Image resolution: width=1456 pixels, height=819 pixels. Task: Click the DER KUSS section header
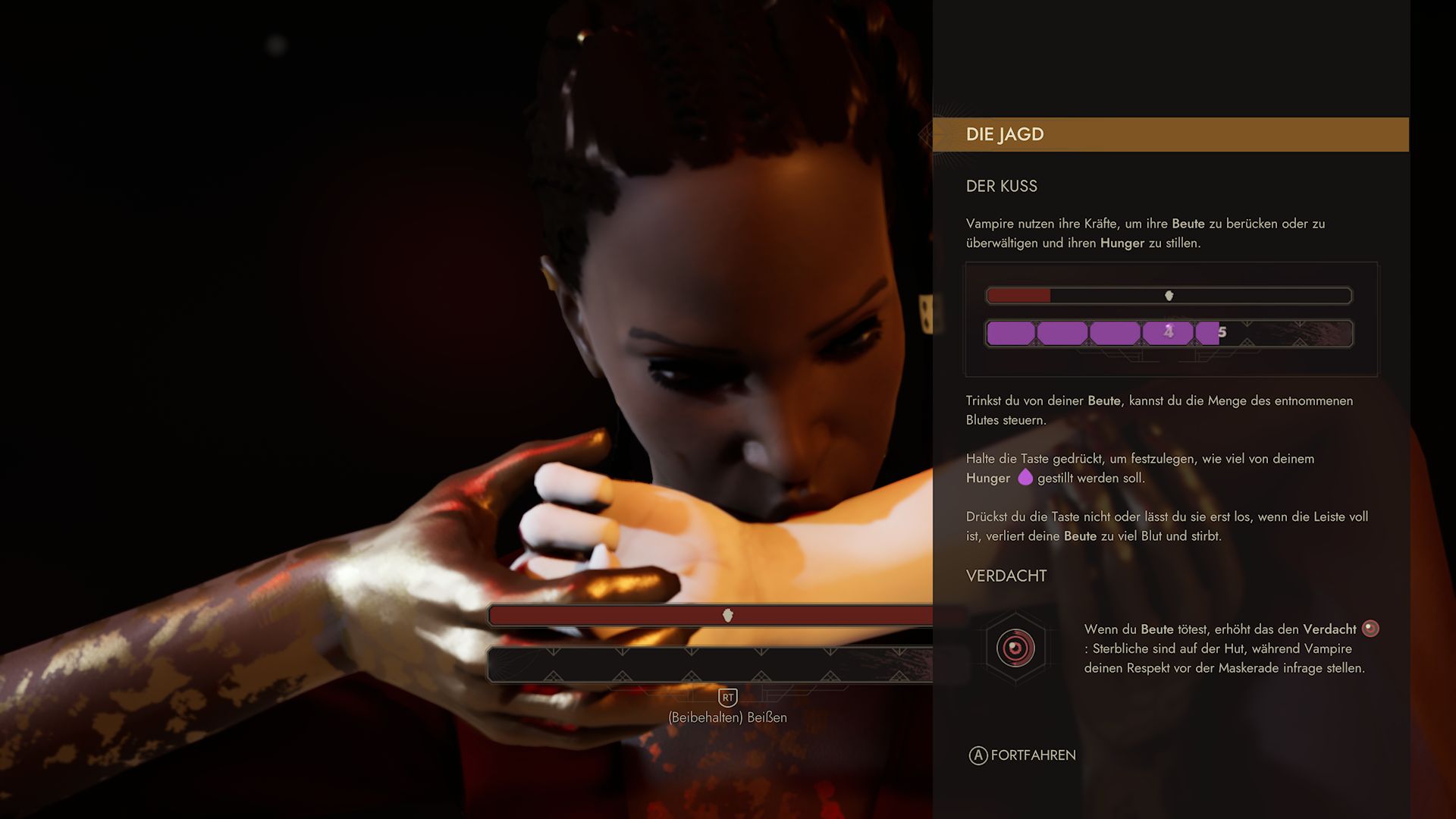(x=1002, y=186)
